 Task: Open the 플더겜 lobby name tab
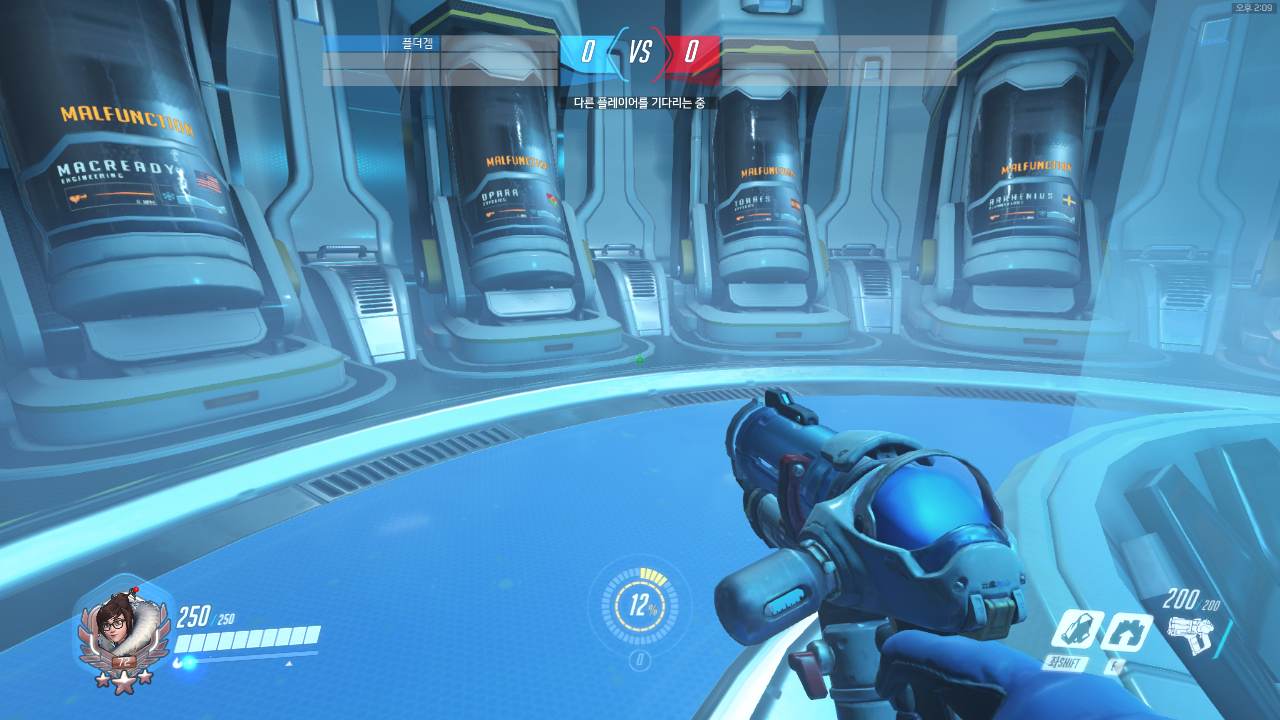(419, 44)
